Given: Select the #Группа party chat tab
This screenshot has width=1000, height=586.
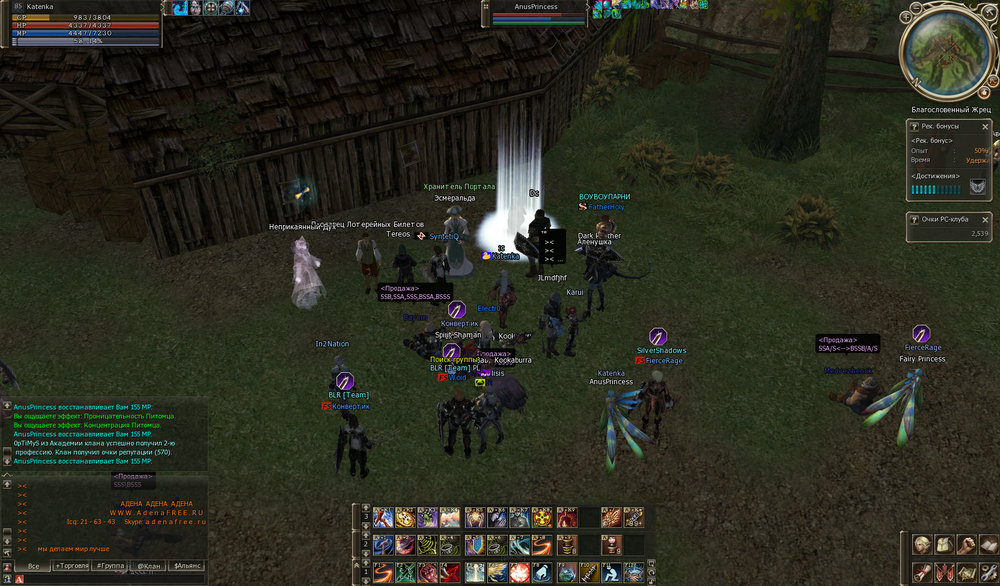Looking at the screenshot, I should pyautogui.click(x=110, y=566).
